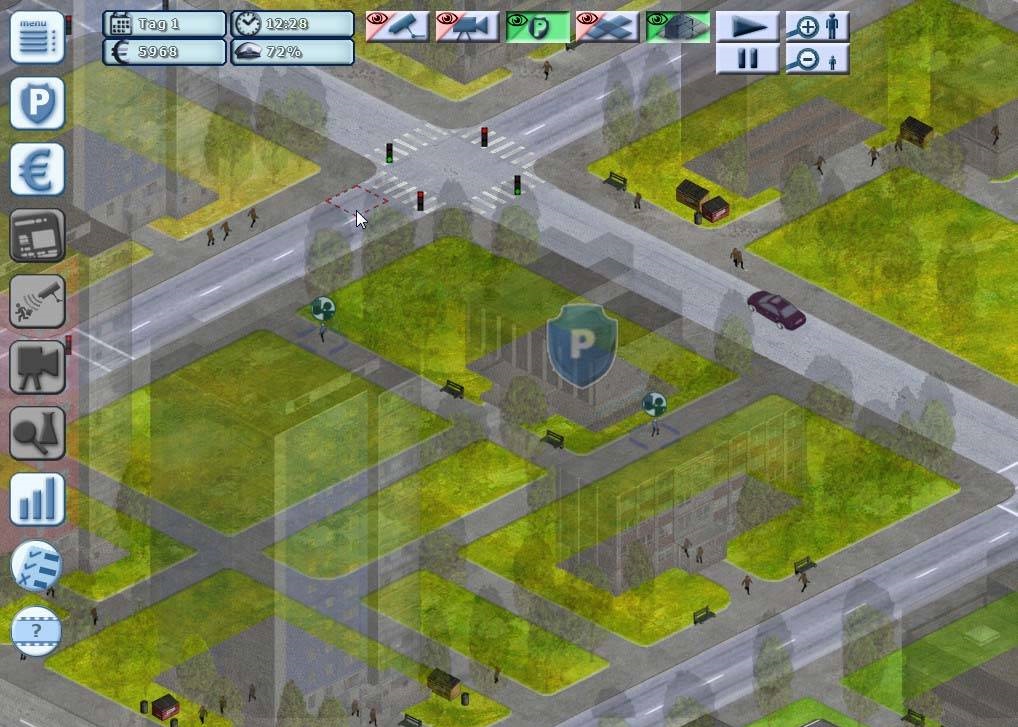Pause the game simulation
This screenshot has height=727, width=1018.
point(748,59)
